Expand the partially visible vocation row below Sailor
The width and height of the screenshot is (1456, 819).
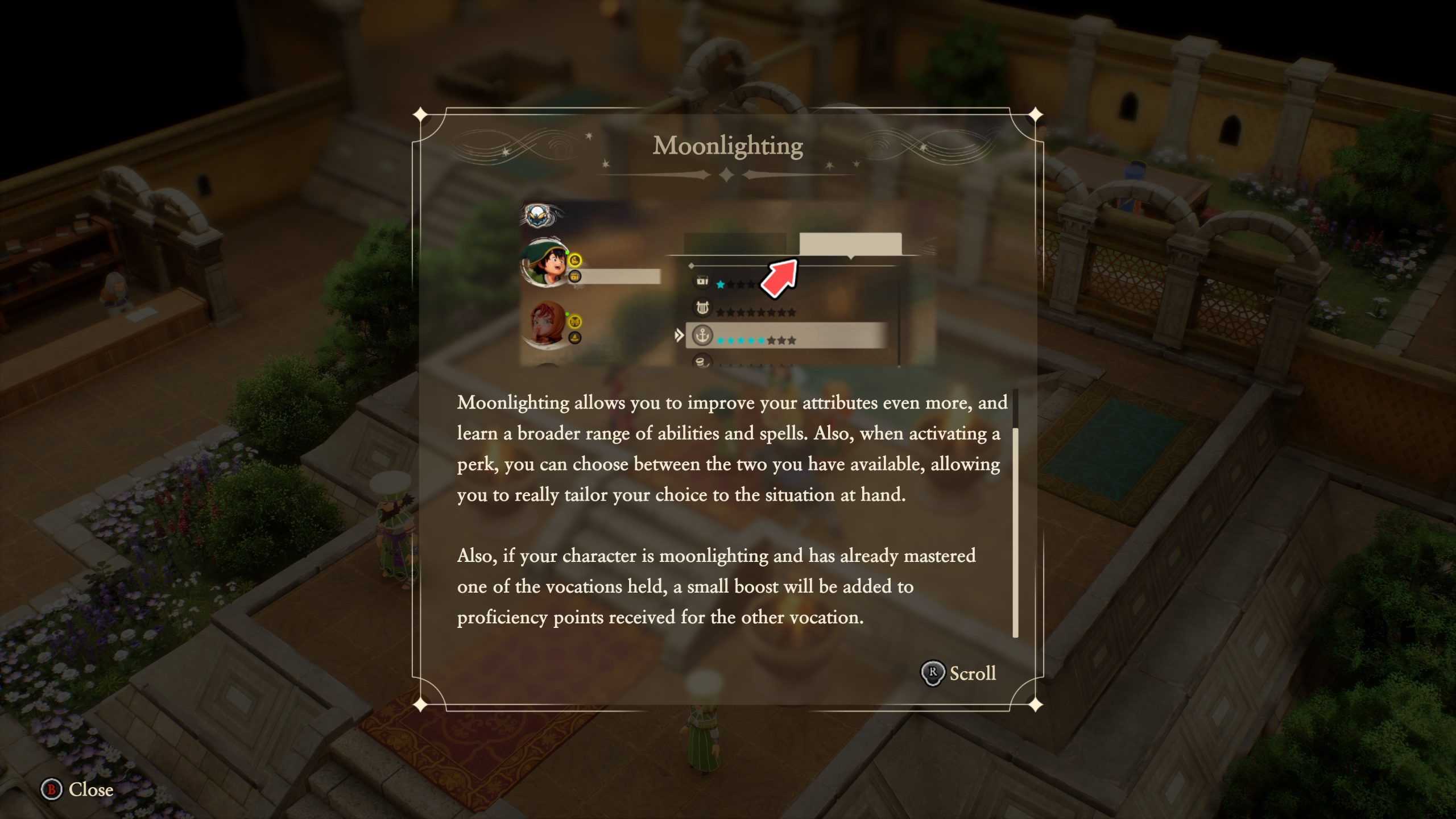point(702,362)
